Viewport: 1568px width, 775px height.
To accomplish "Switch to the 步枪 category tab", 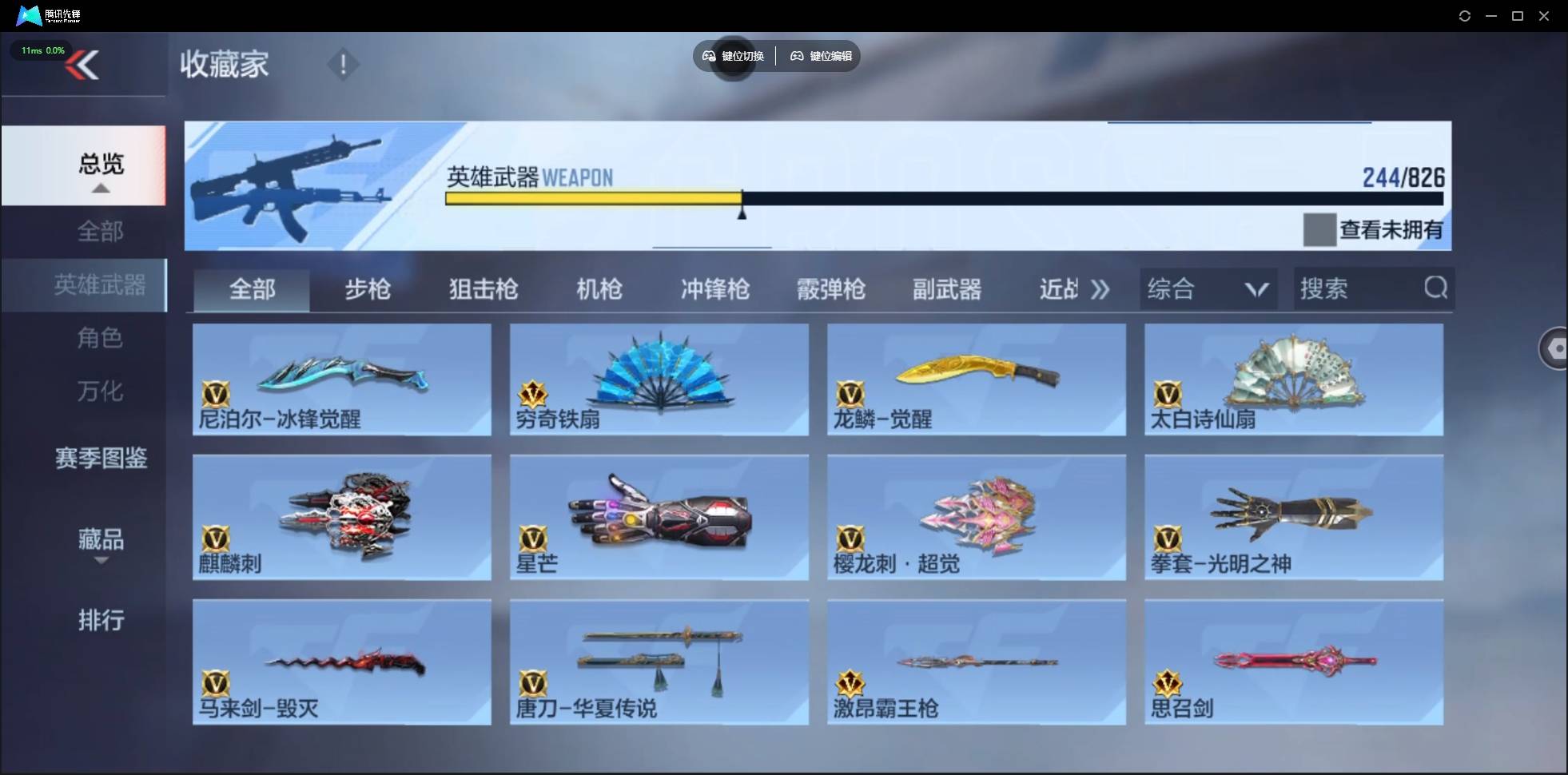I will point(368,289).
